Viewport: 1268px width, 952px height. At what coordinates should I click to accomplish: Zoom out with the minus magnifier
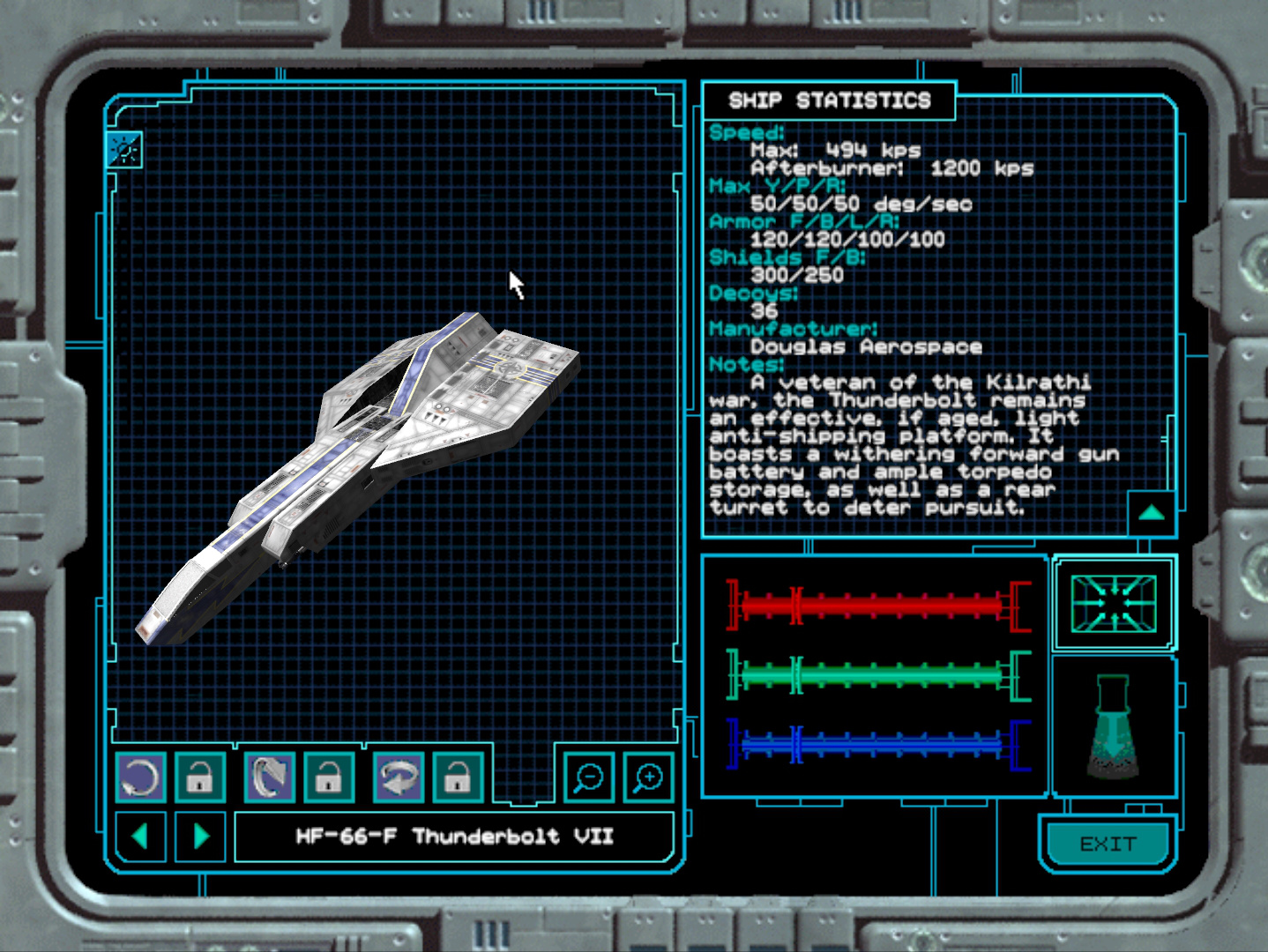(588, 777)
